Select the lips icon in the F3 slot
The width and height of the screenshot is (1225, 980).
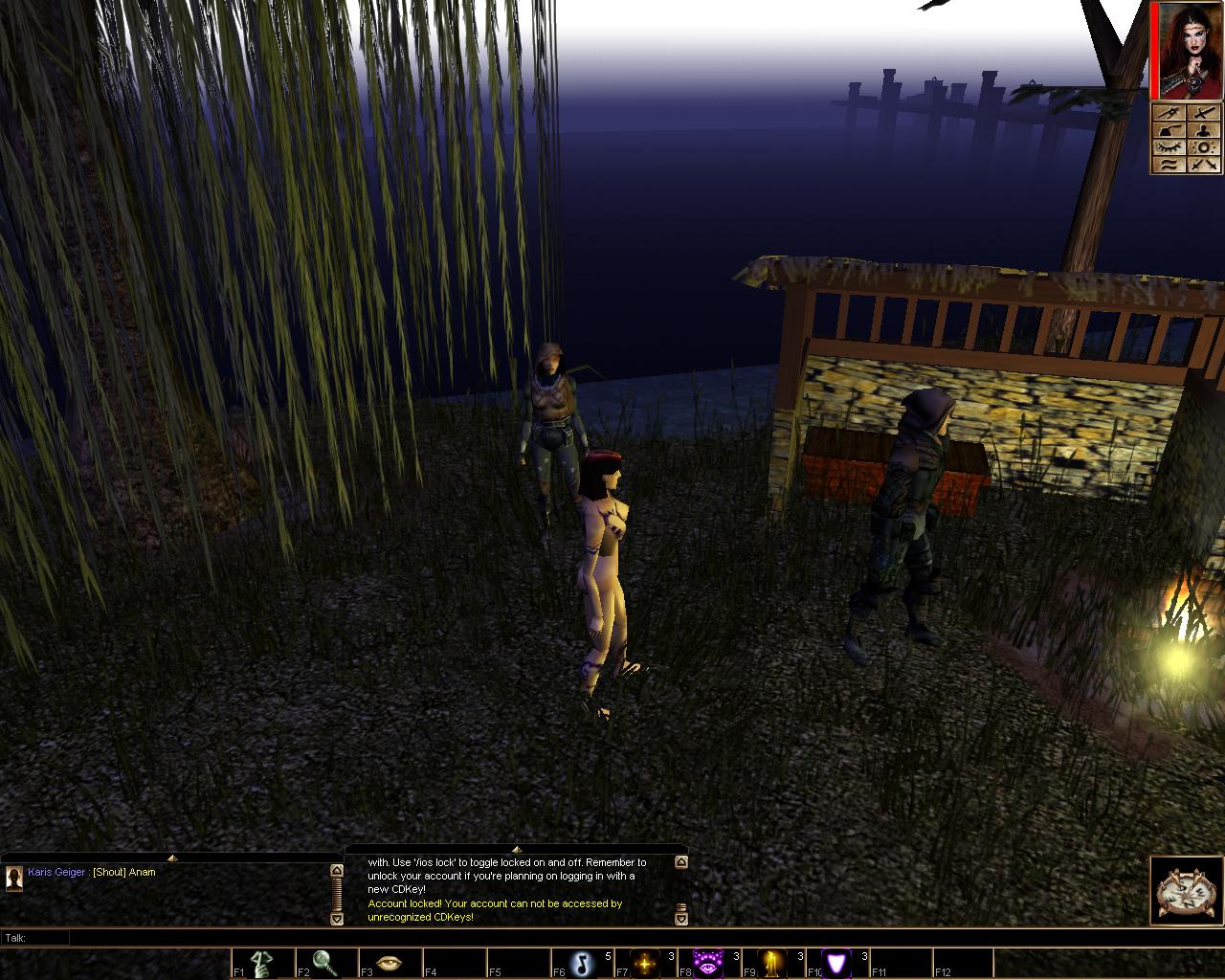389,963
